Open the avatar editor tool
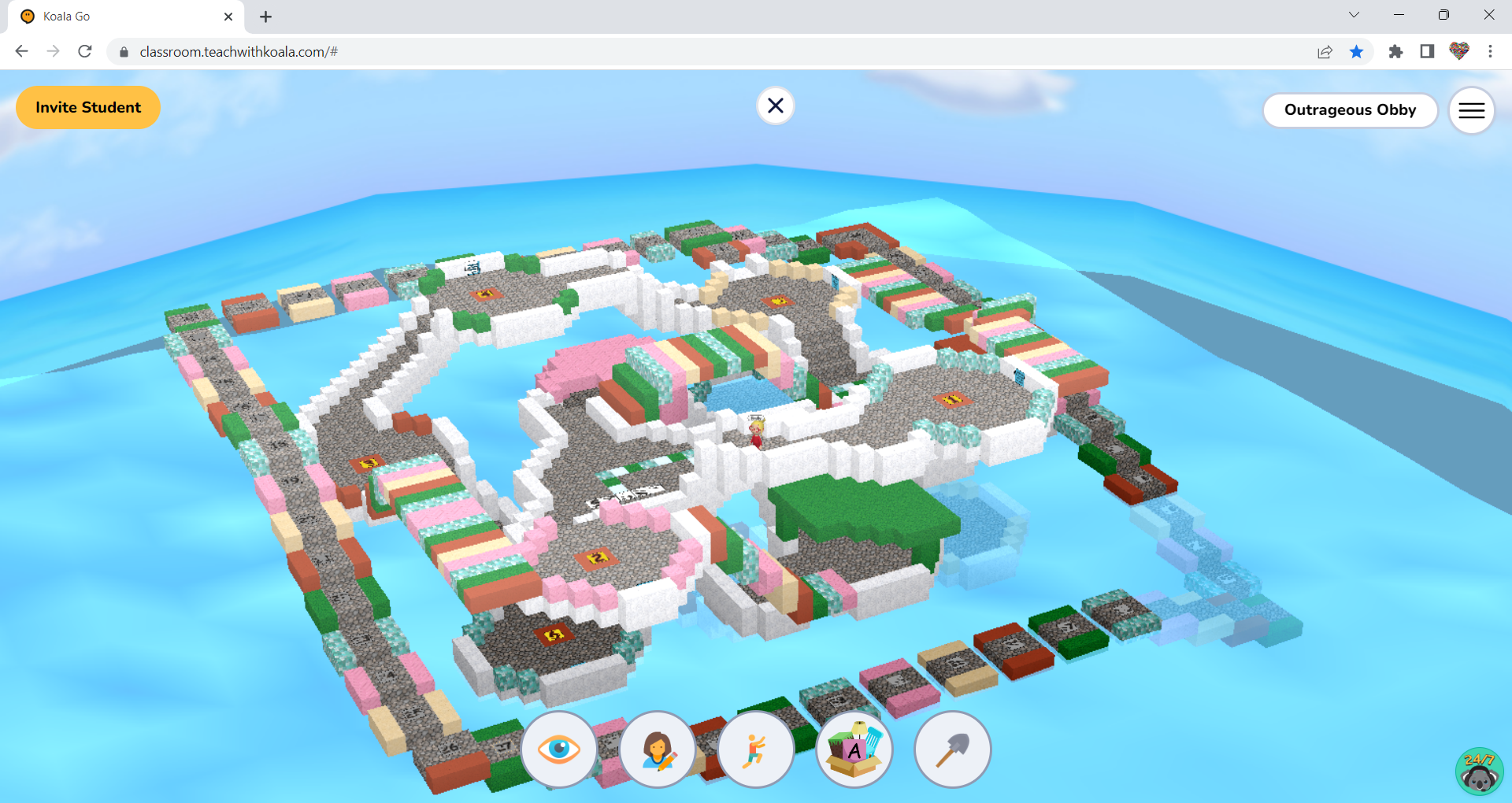The height and width of the screenshot is (803, 1512). pos(658,749)
